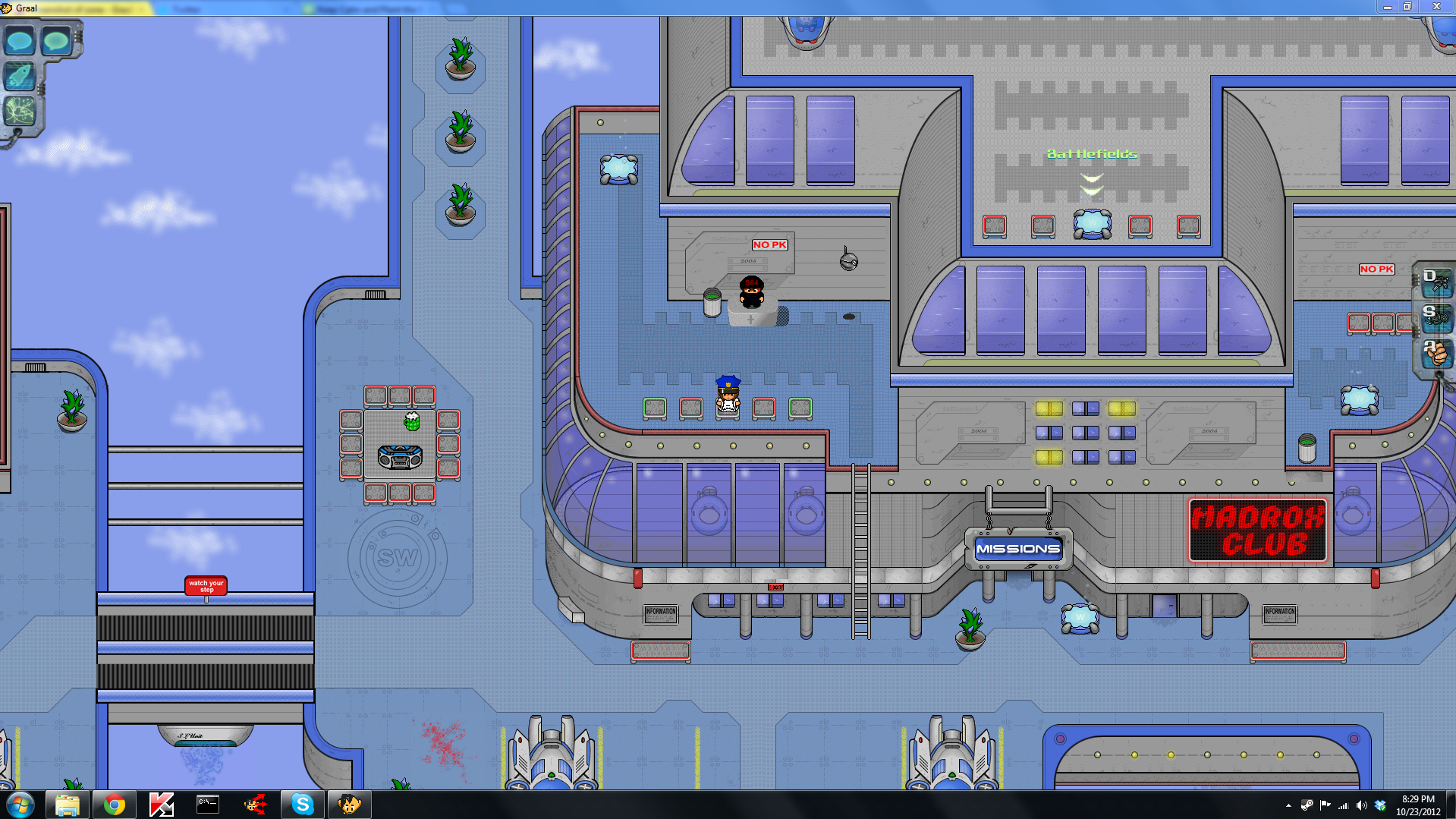Viewport: 1456px width, 819px height.
Task: Open the blue speech bubble chat icon
Action: (x=20, y=40)
